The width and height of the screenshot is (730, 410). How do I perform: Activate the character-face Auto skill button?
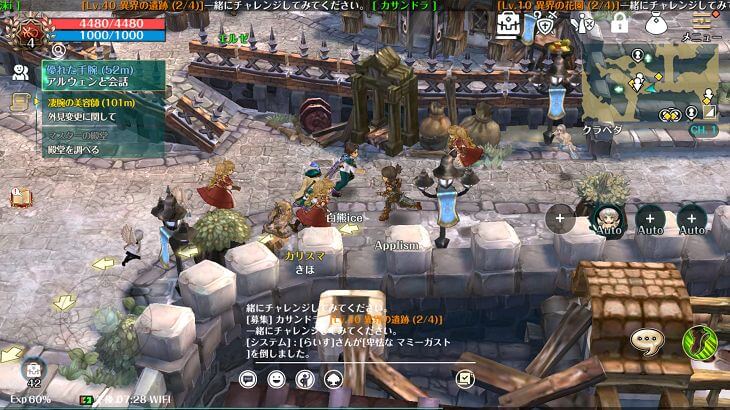tap(607, 219)
